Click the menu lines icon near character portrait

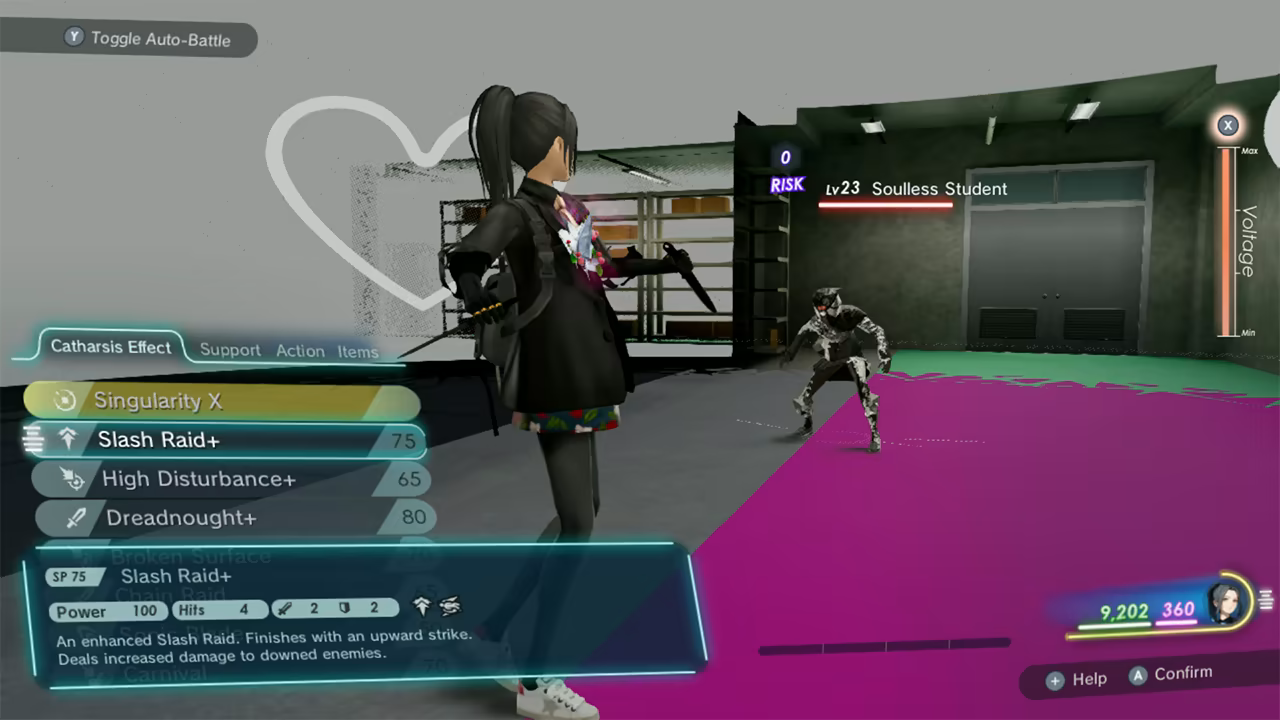[1267, 598]
